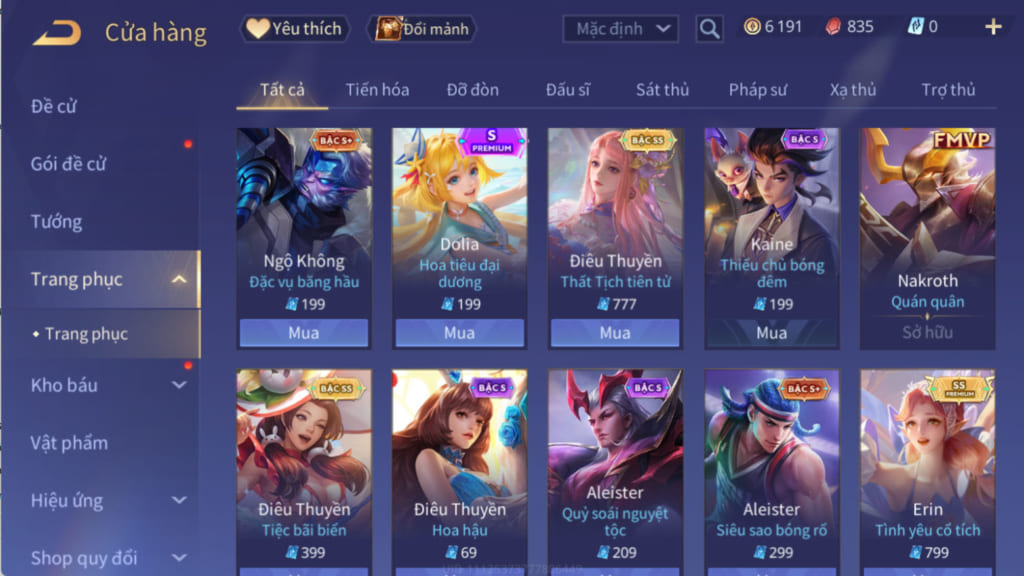Open the Vật phẩm section
The height and width of the screenshot is (576, 1024).
point(69,443)
